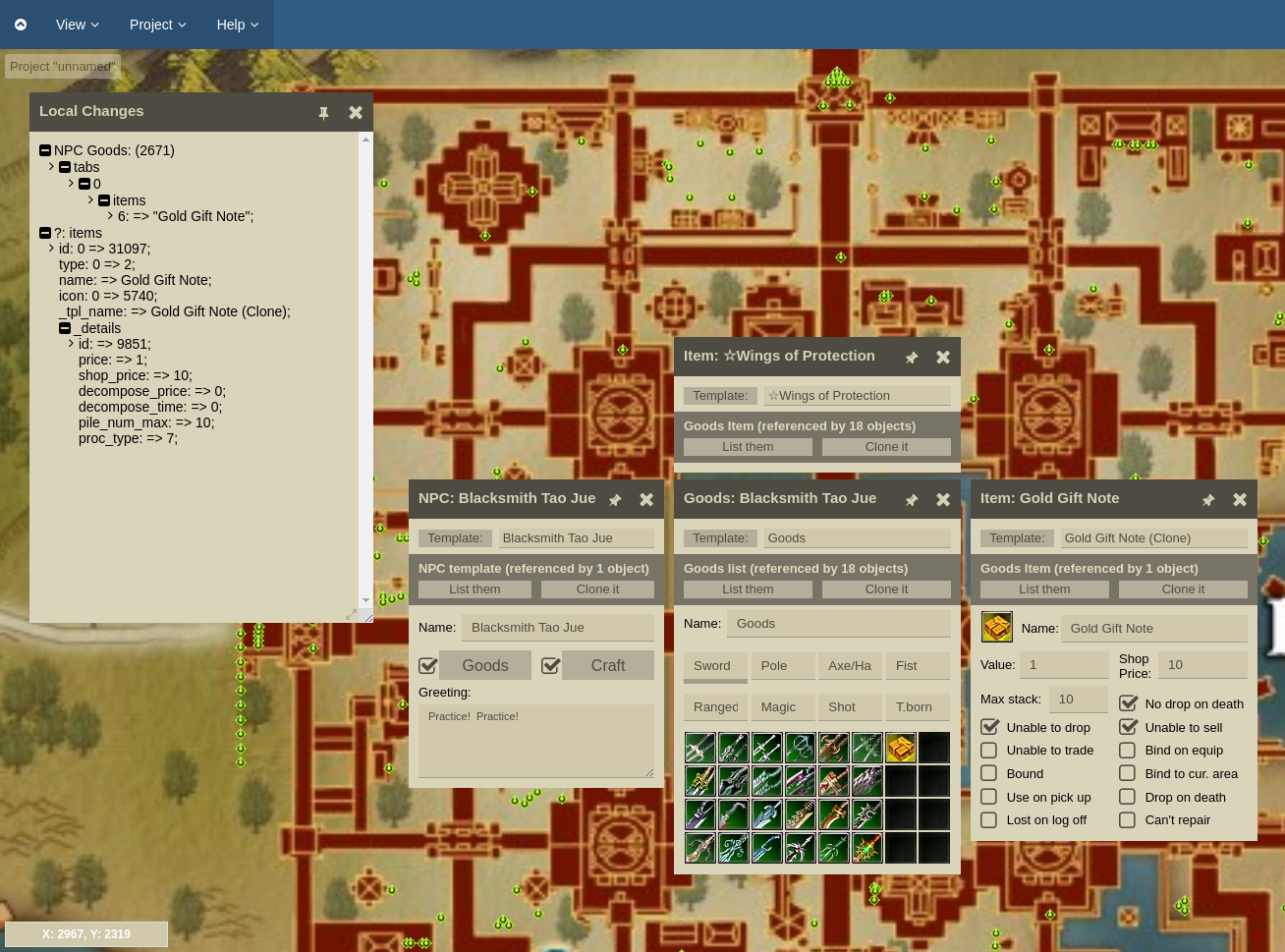The height and width of the screenshot is (952, 1285).
Task: Switch to the Pole goods tab
Action: pos(782,666)
